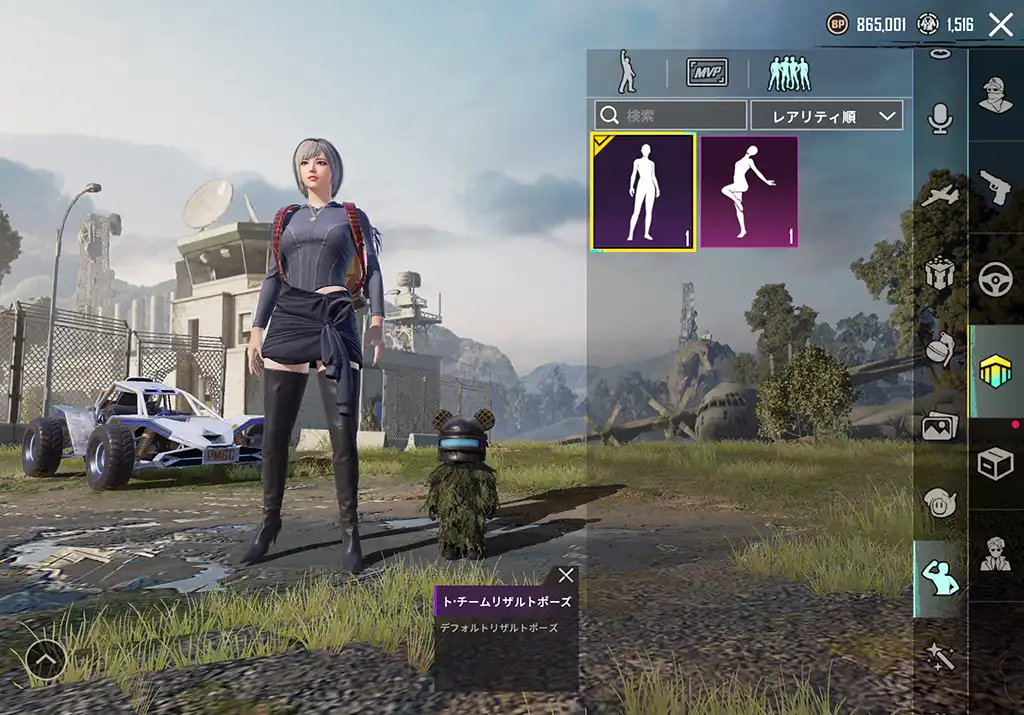The height and width of the screenshot is (715, 1024).
Task: Choose the leg-raised pose tile
Action: point(749,191)
